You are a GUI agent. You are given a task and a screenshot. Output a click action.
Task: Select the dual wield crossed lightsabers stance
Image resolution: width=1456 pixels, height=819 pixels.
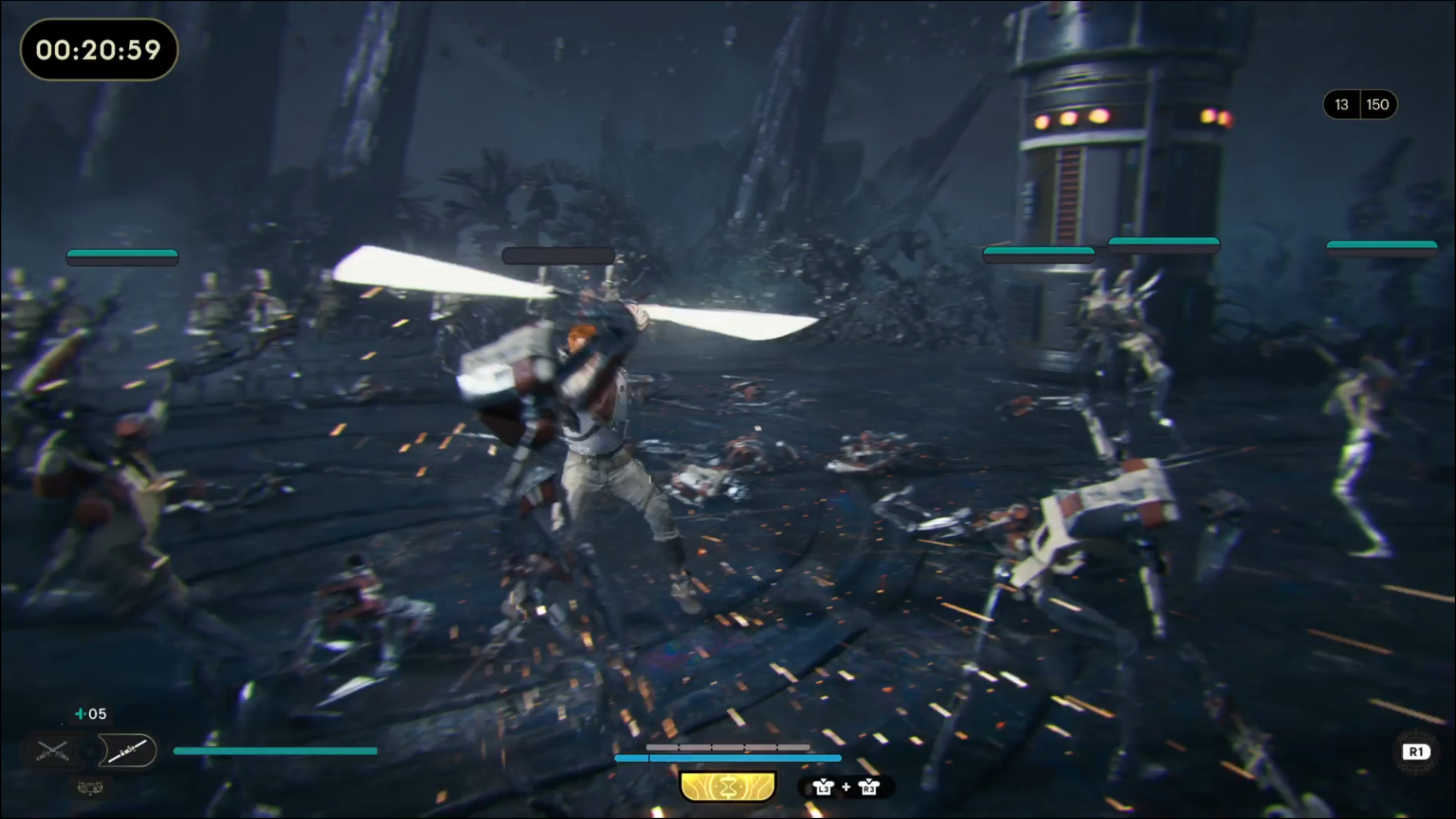(53, 751)
